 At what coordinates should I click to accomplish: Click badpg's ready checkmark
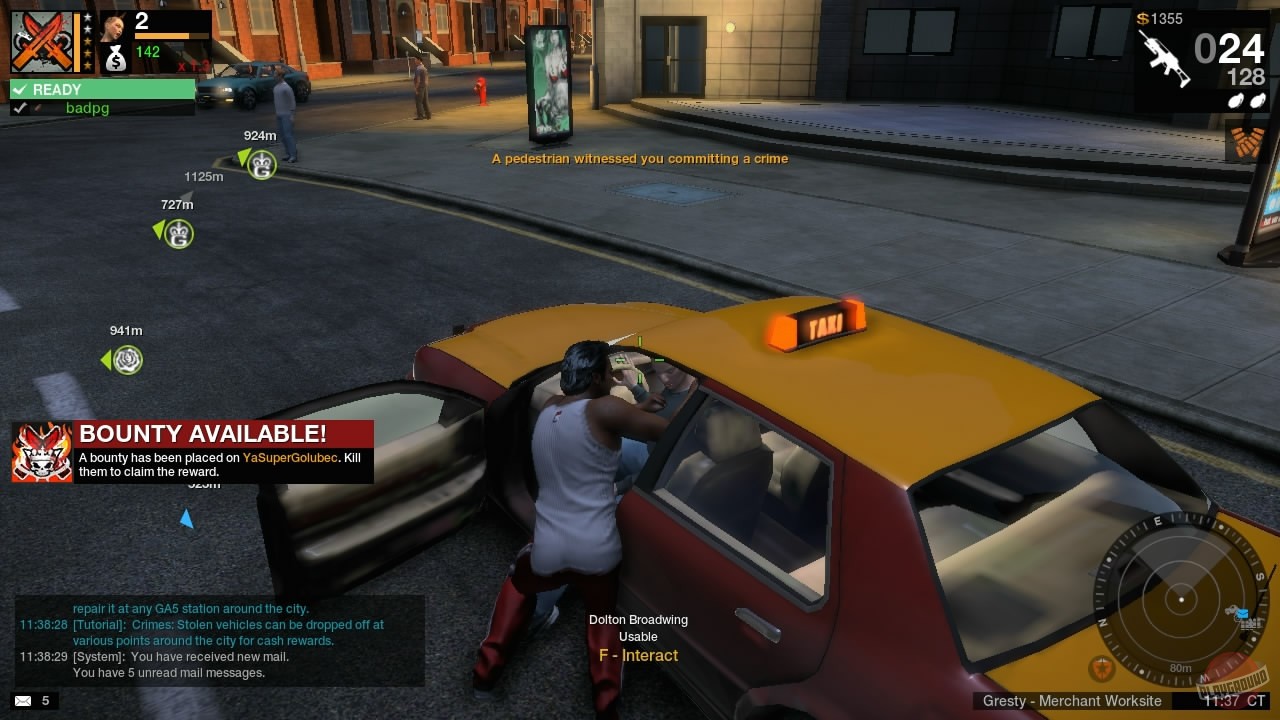coord(22,107)
